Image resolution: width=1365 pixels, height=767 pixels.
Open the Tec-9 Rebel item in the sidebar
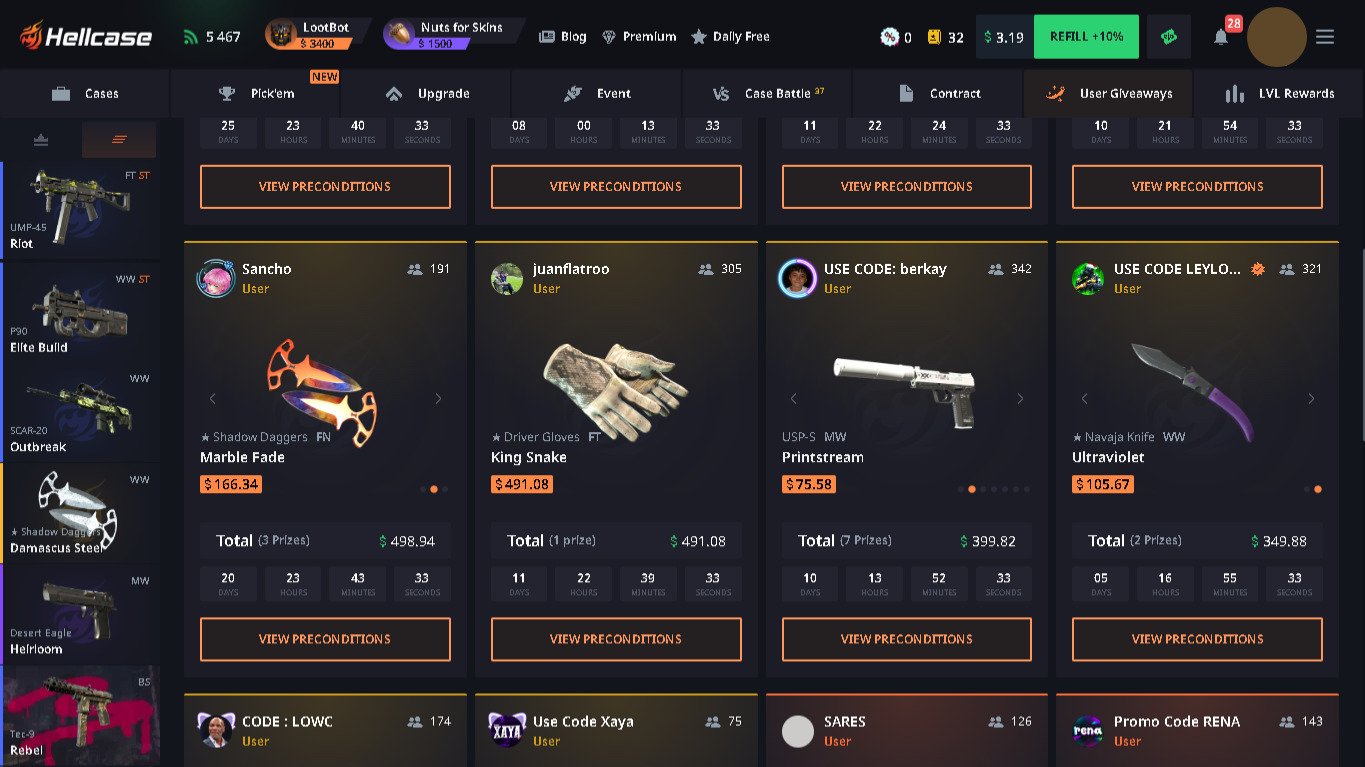(x=80, y=715)
